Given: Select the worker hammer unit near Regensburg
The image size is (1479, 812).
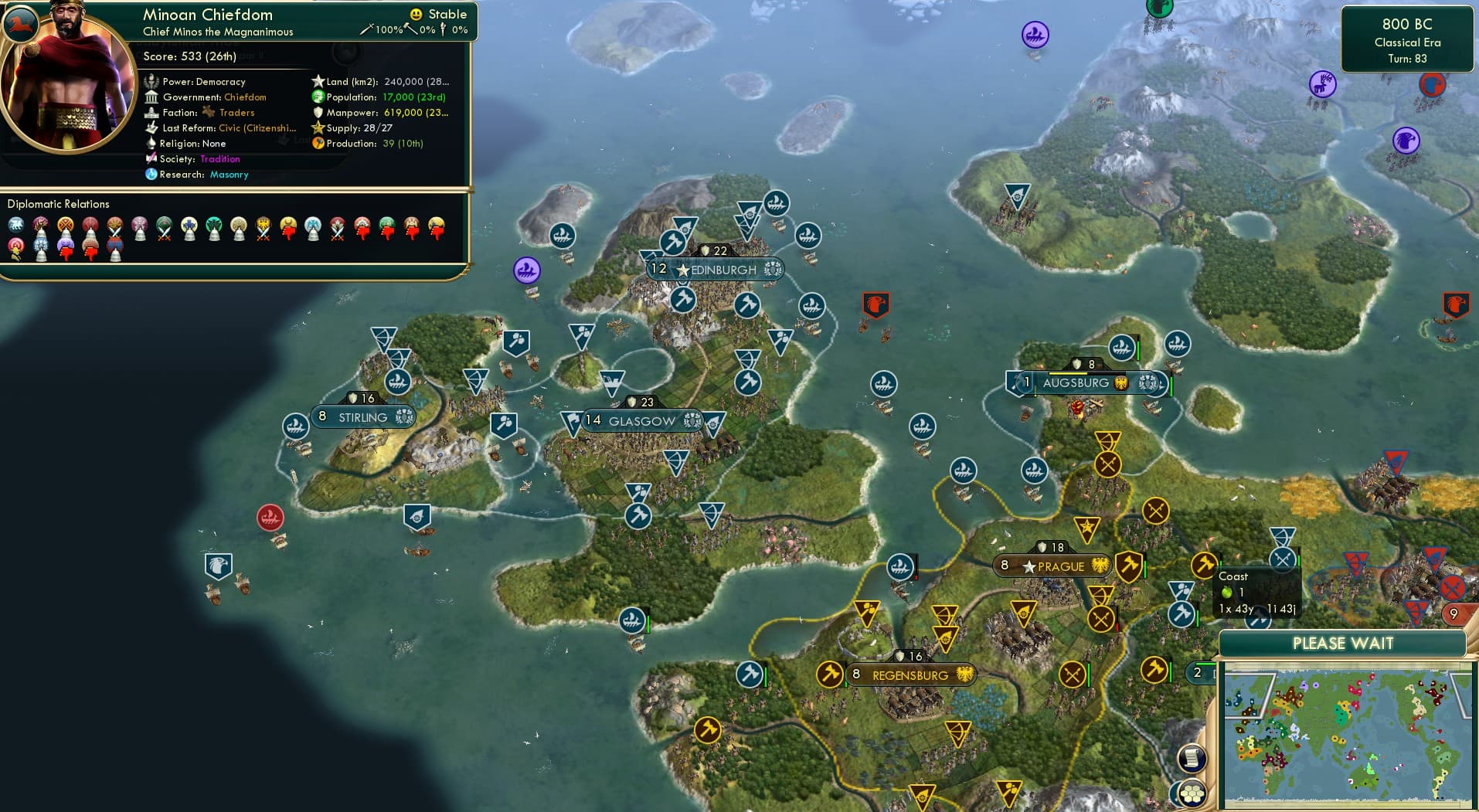Looking at the screenshot, I should coord(829,674).
